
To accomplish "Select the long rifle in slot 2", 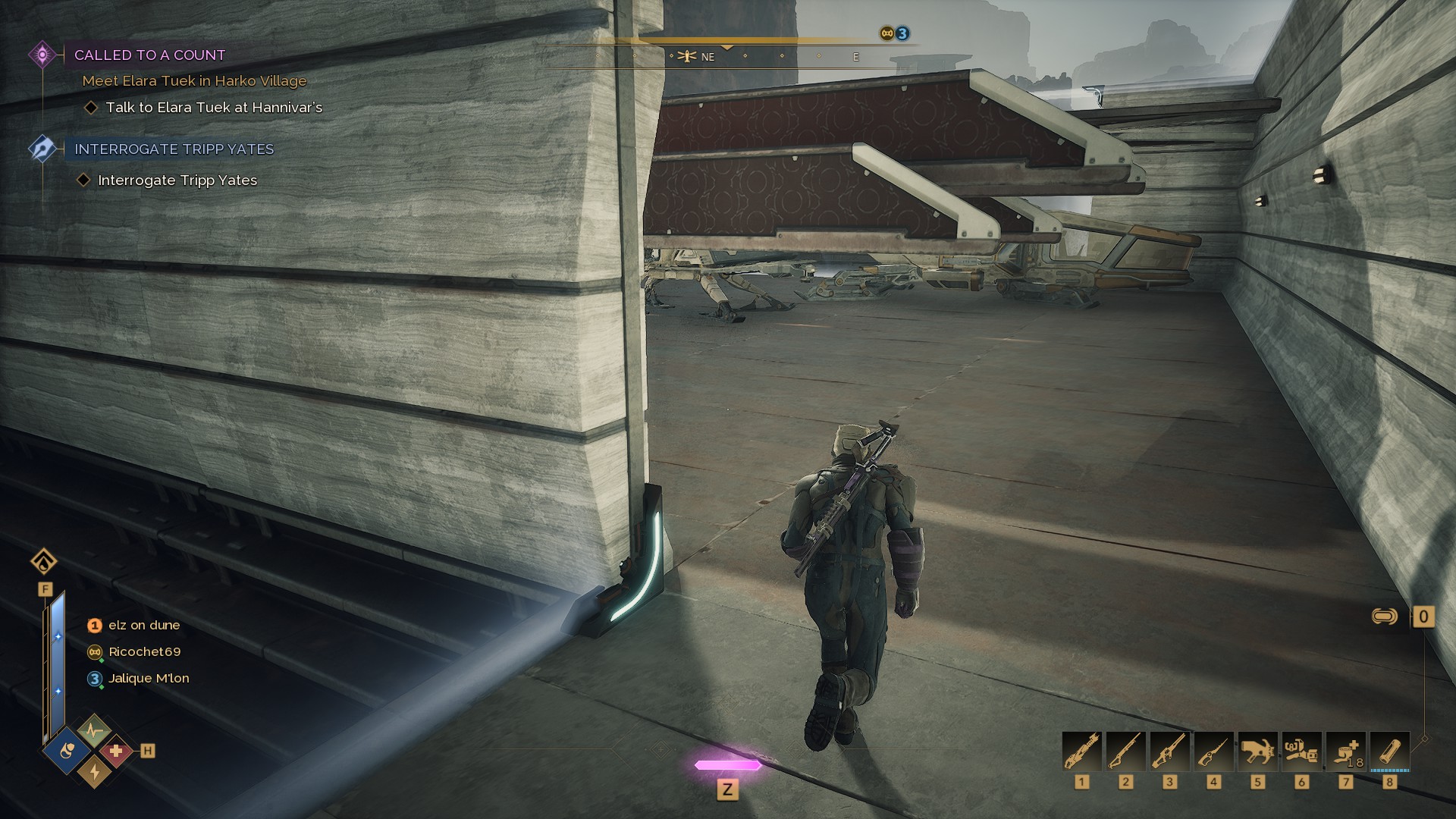I will 1125,752.
